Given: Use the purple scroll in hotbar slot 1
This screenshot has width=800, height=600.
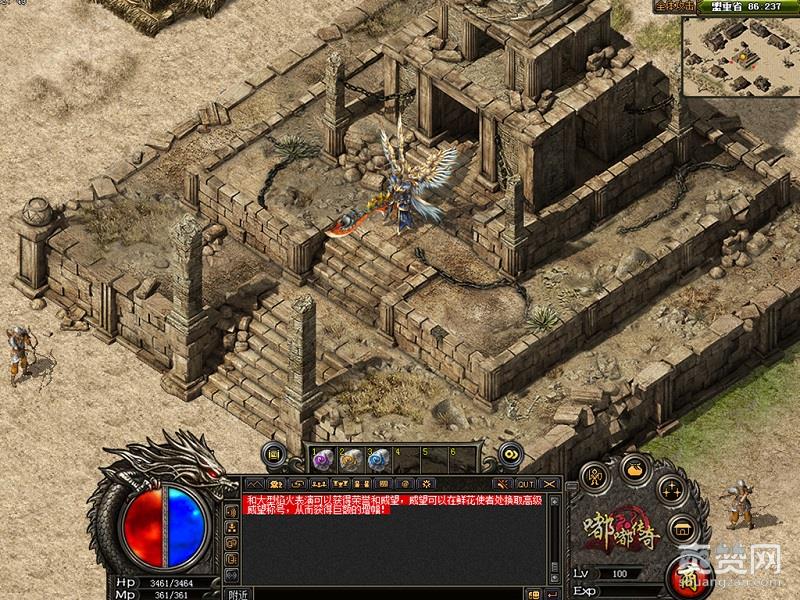Looking at the screenshot, I should tap(323, 458).
